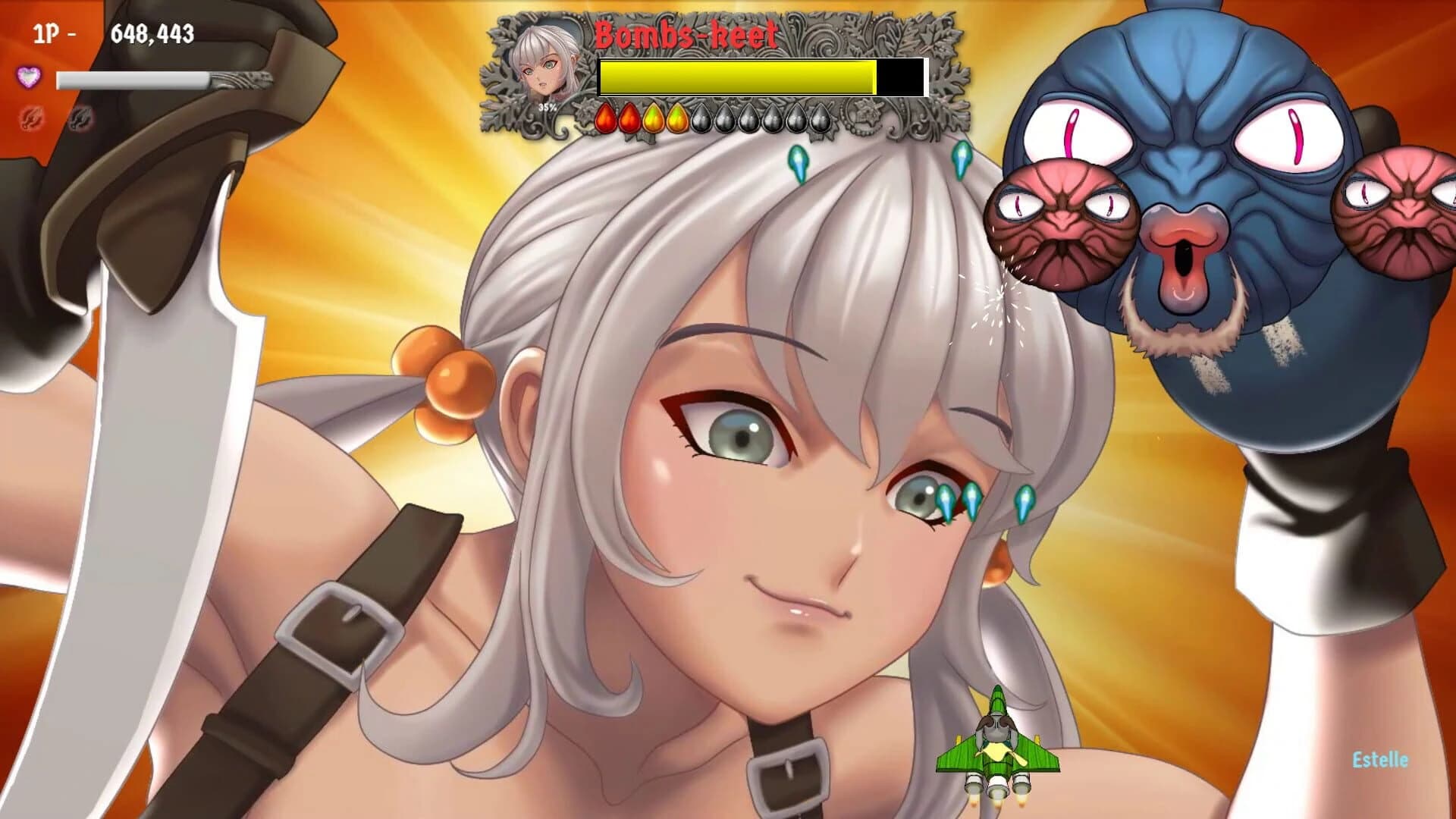Select the second red flame droplet icon
The width and height of the screenshot is (1456, 819).
point(629,118)
